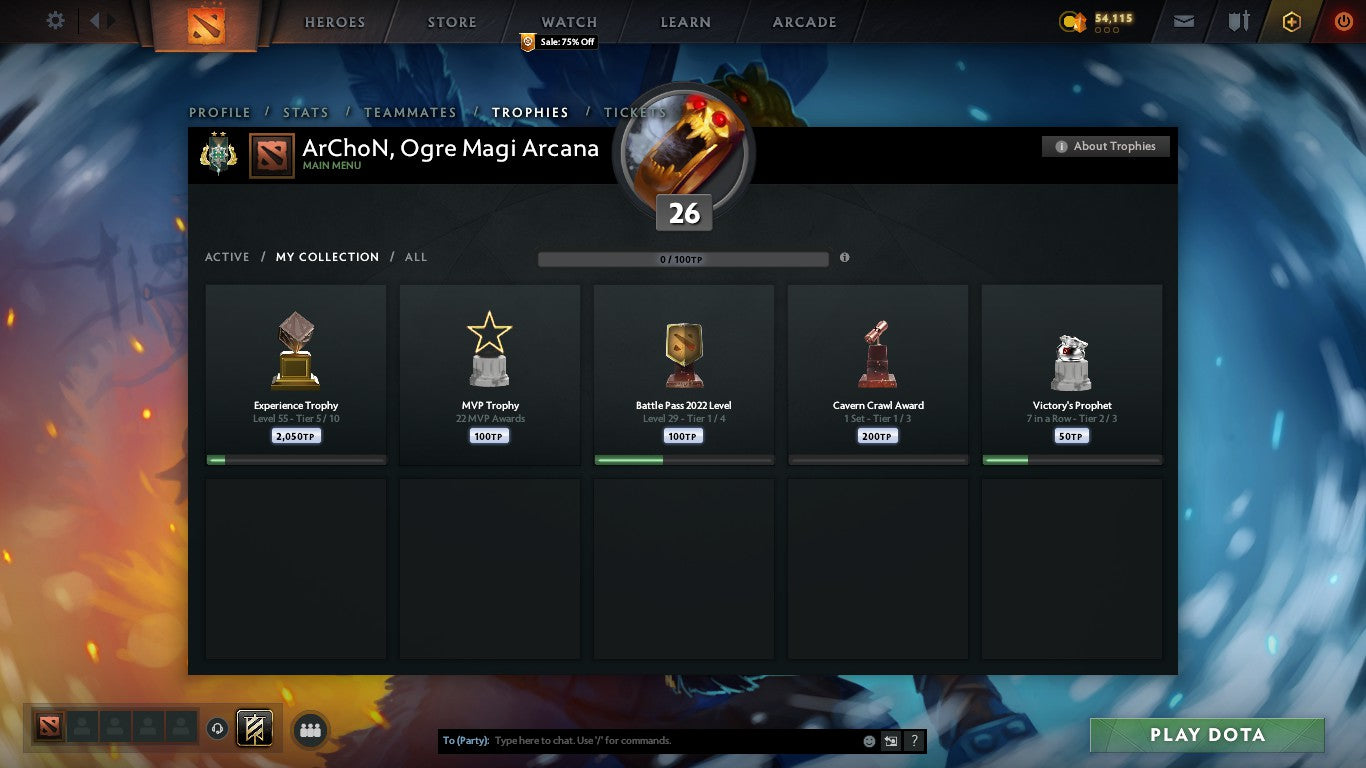Open the Heroes menu

(334, 22)
